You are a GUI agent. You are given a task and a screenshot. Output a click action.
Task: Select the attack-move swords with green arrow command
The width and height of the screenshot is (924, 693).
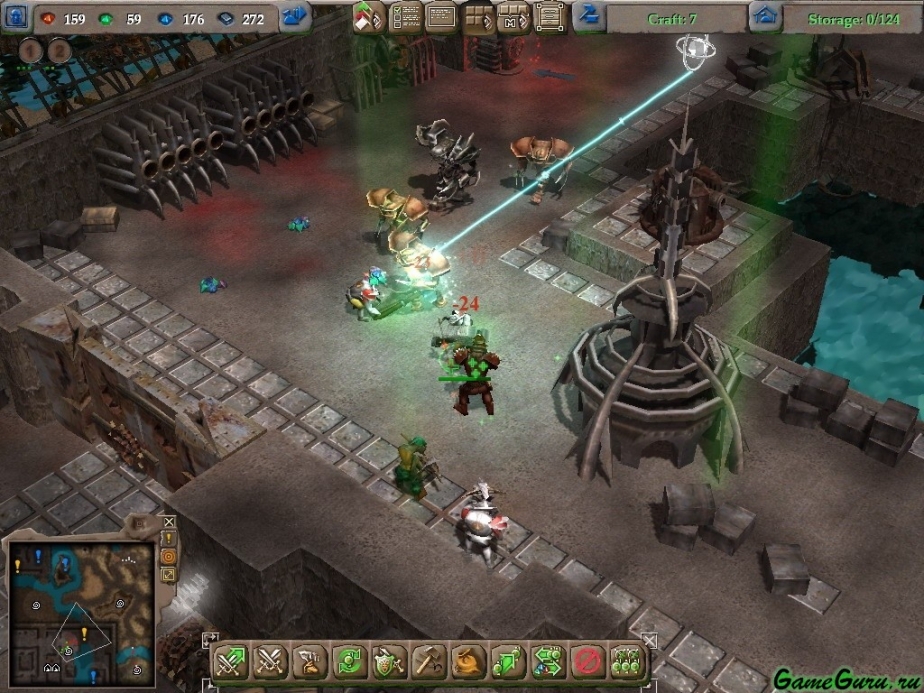click(x=230, y=660)
